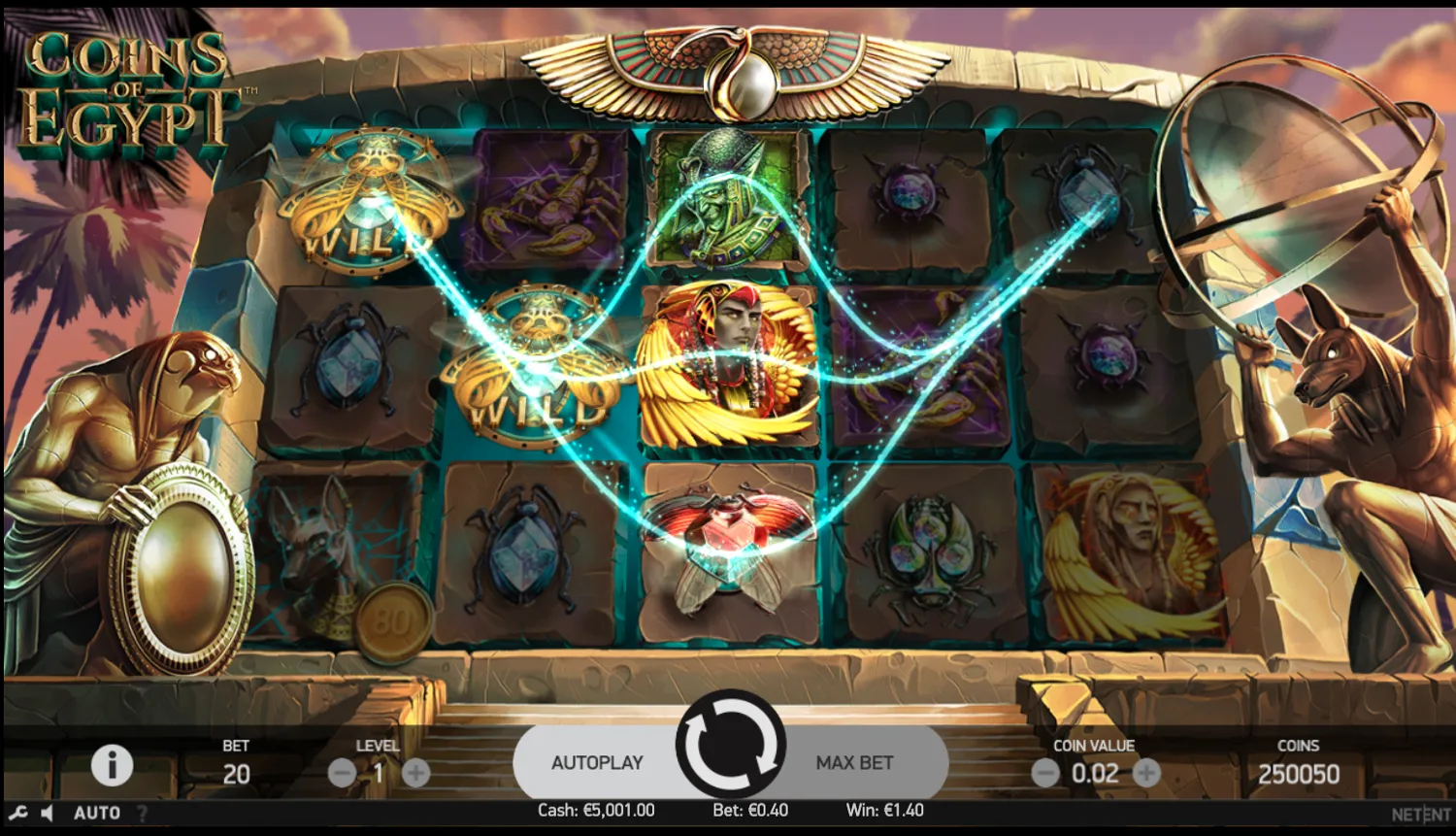This screenshot has width=1456, height=836.
Task: Click the winged pearl emblem above the reels
Action: pyautogui.click(x=730, y=73)
